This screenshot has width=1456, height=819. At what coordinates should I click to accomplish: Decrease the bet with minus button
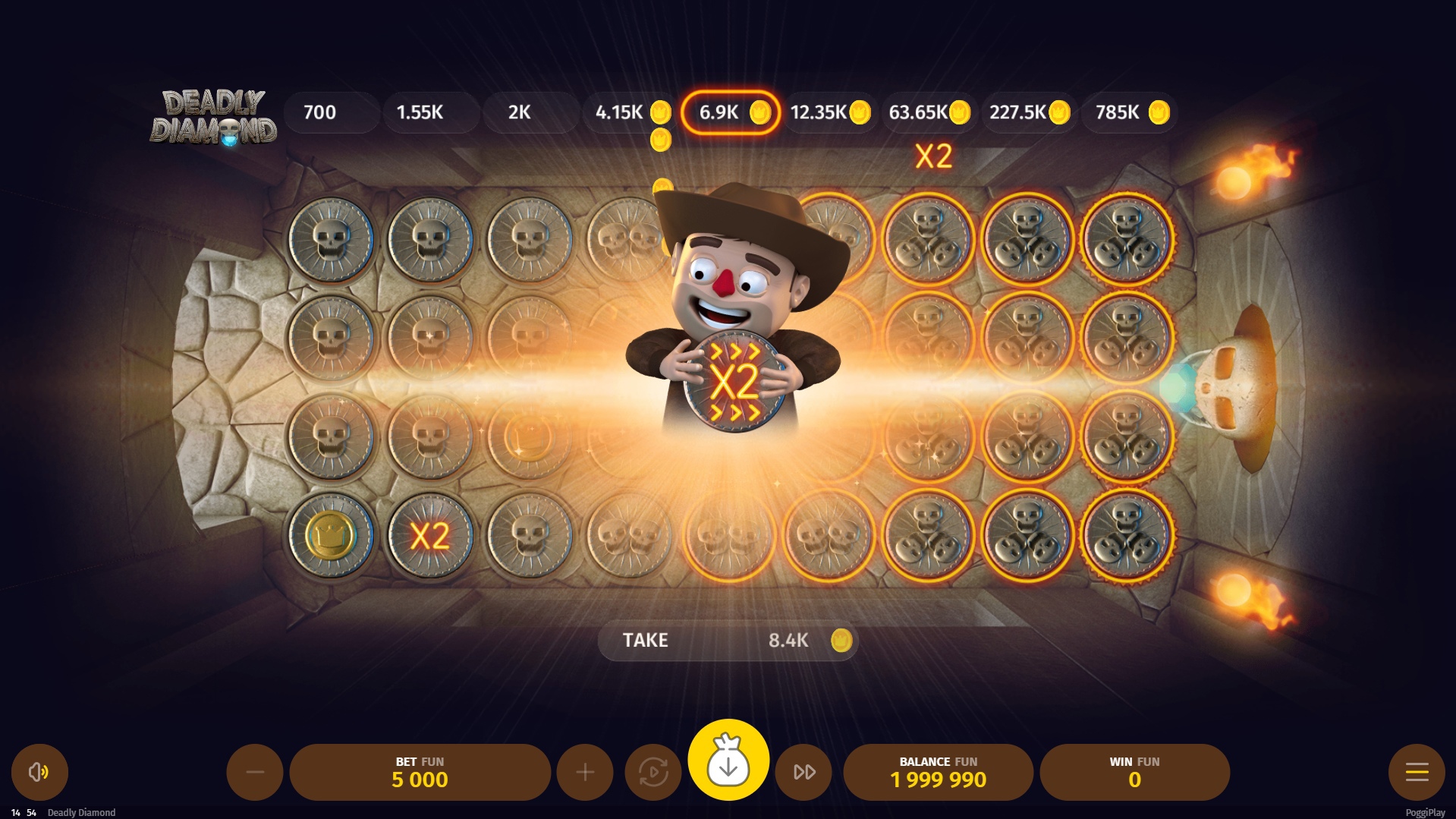(255, 772)
